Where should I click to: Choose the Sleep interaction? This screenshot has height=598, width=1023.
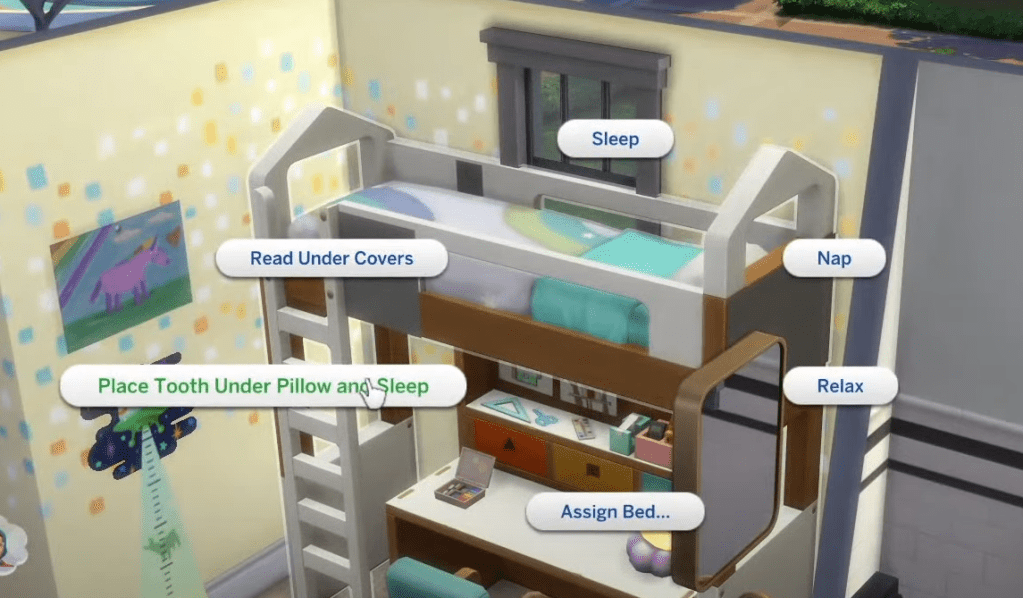coord(615,139)
